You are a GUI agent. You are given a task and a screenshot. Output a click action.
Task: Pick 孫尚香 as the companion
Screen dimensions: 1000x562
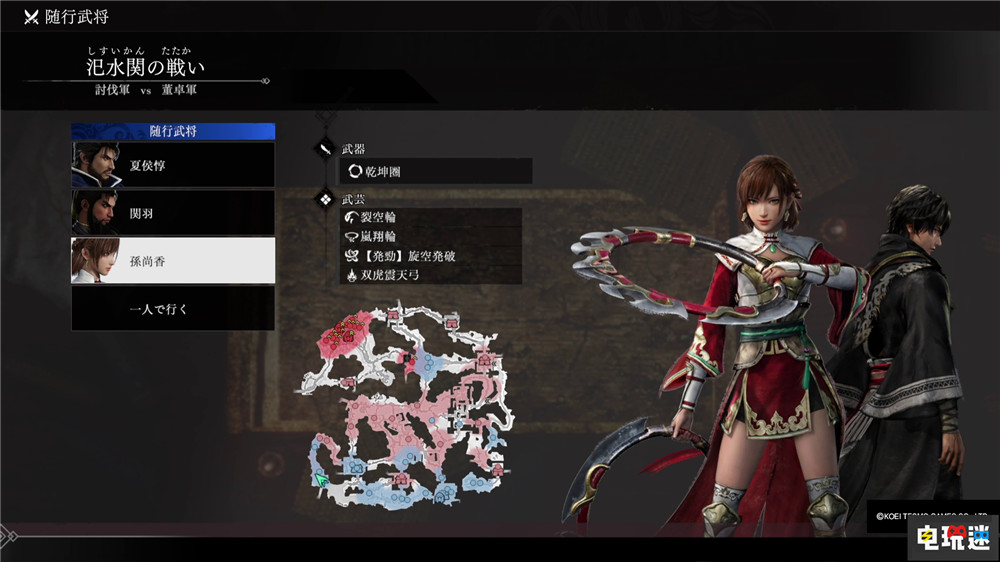click(173, 261)
